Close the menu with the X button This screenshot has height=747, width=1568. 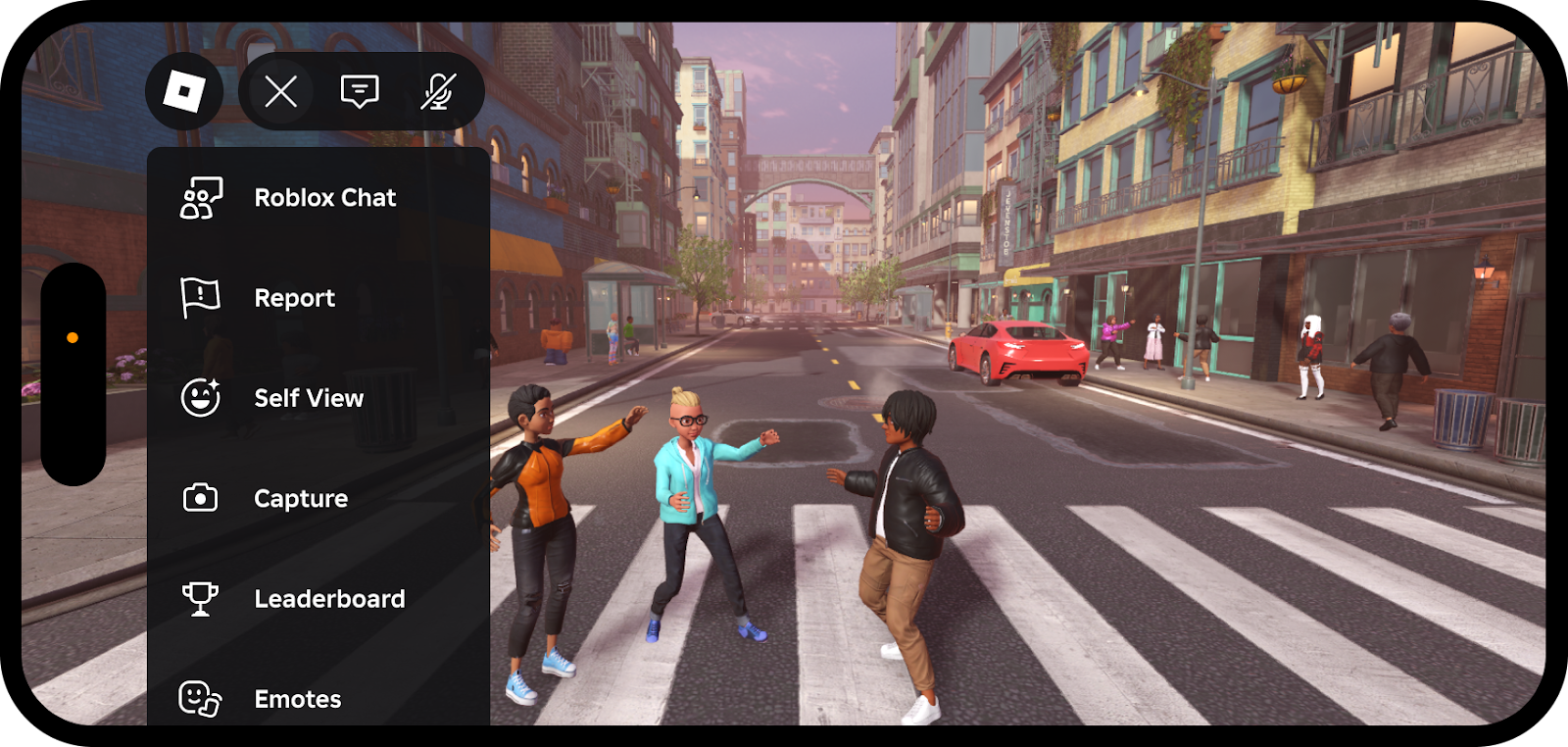click(281, 91)
